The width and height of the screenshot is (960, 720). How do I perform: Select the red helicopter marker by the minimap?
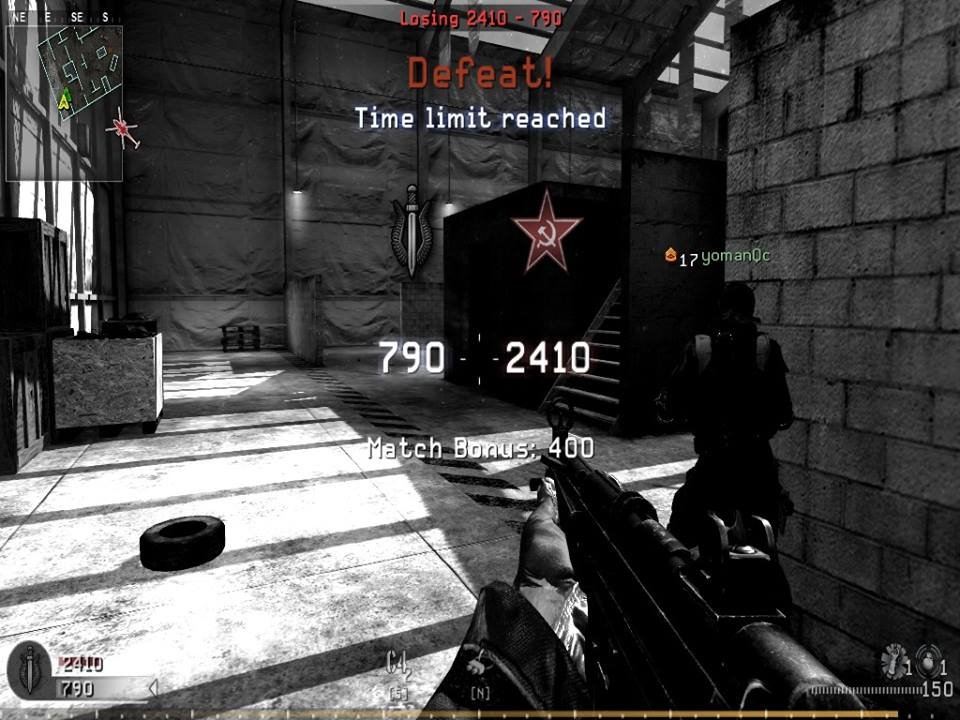[x=123, y=129]
